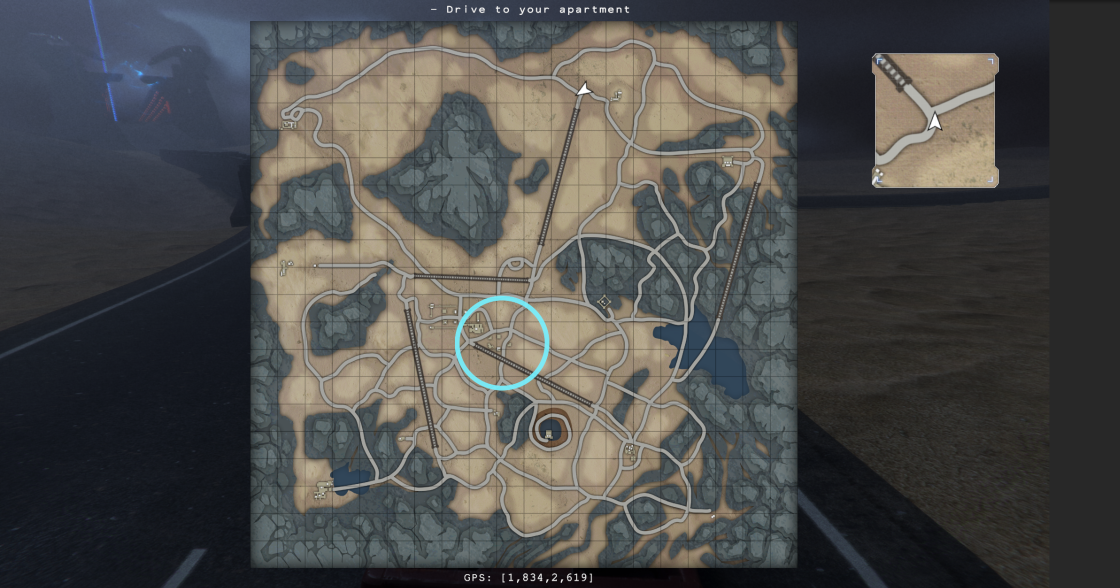Click the cyan apartment destination circle

502,342
